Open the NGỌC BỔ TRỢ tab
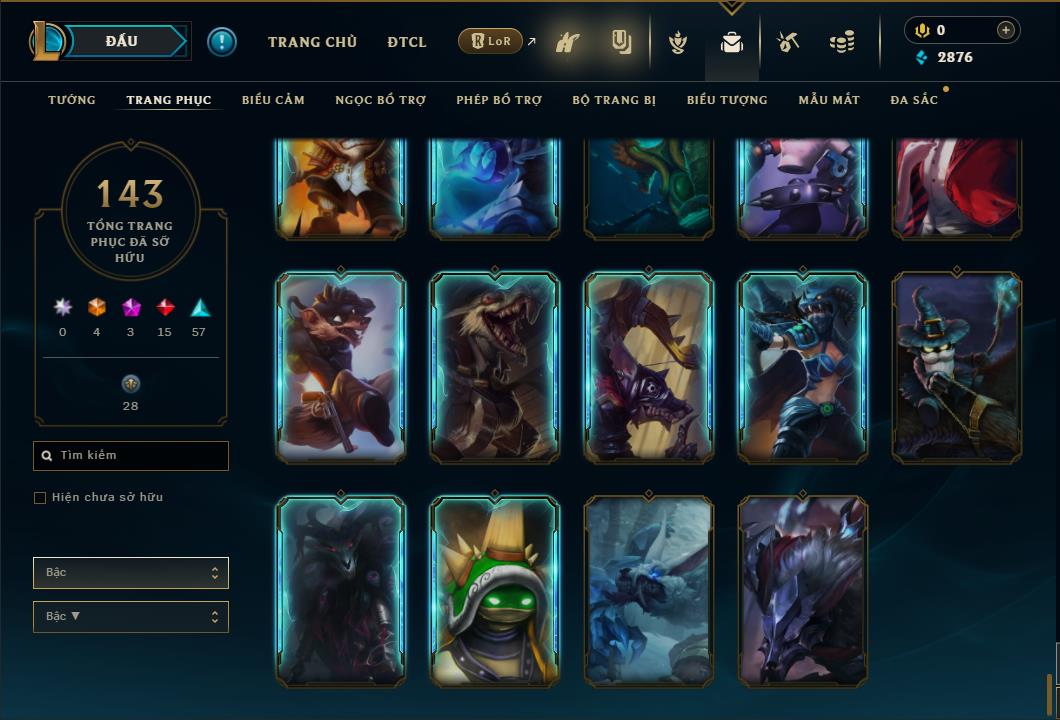The width and height of the screenshot is (1060, 720). point(380,100)
